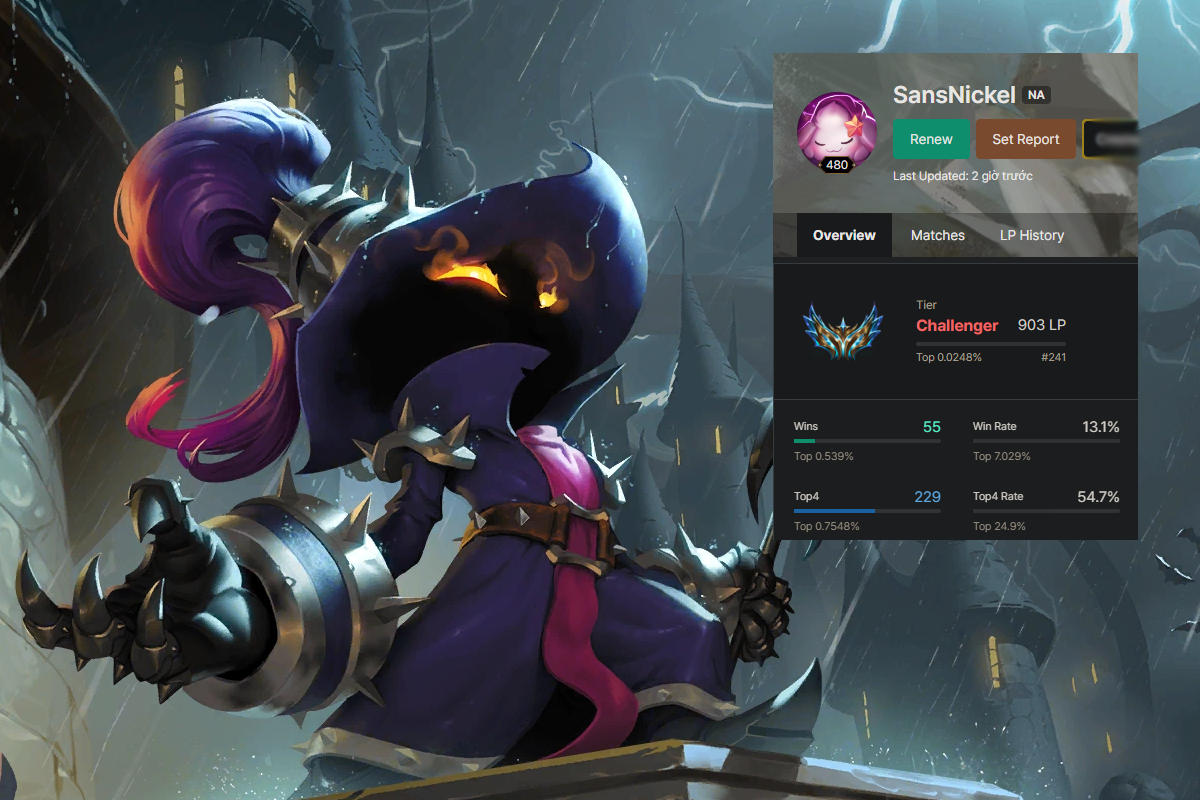Select the Overview tab

pos(844,235)
